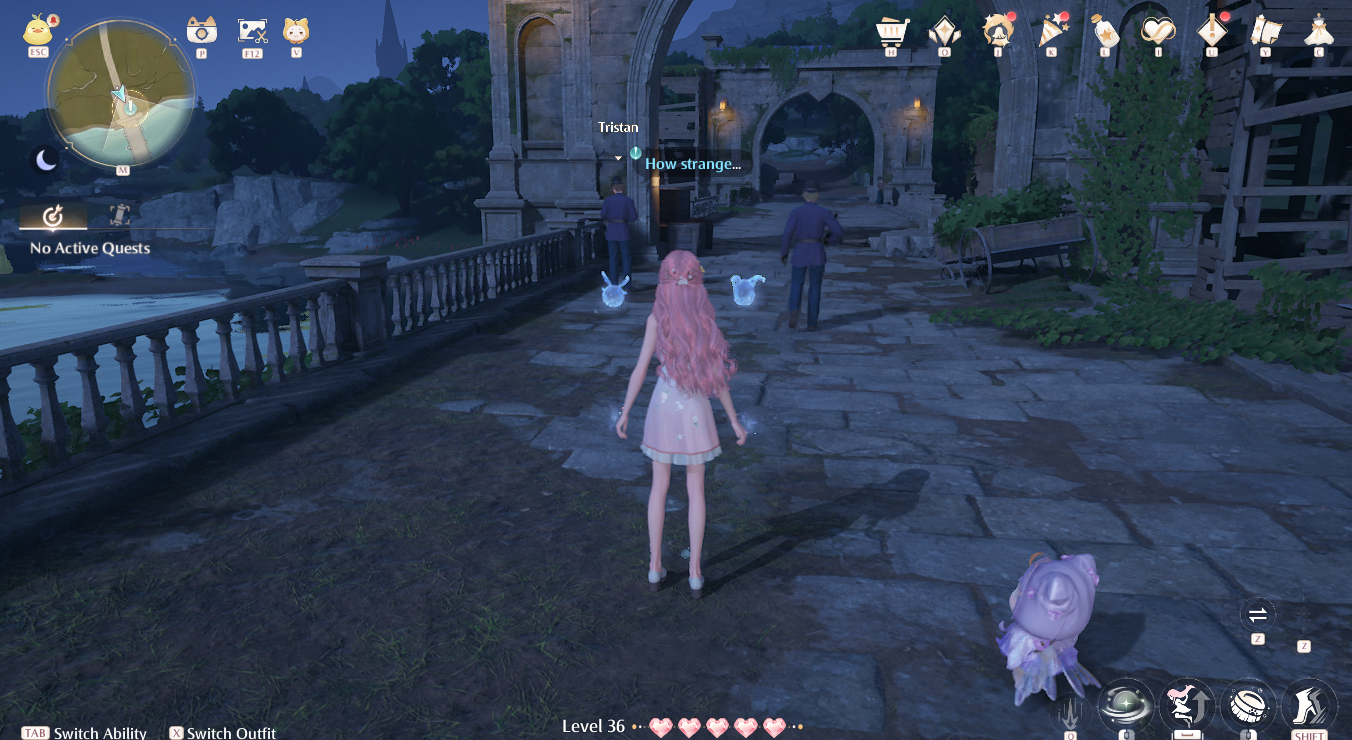Open the party popper events icon
This screenshot has height=740, width=1352.
coord(1052,30)
